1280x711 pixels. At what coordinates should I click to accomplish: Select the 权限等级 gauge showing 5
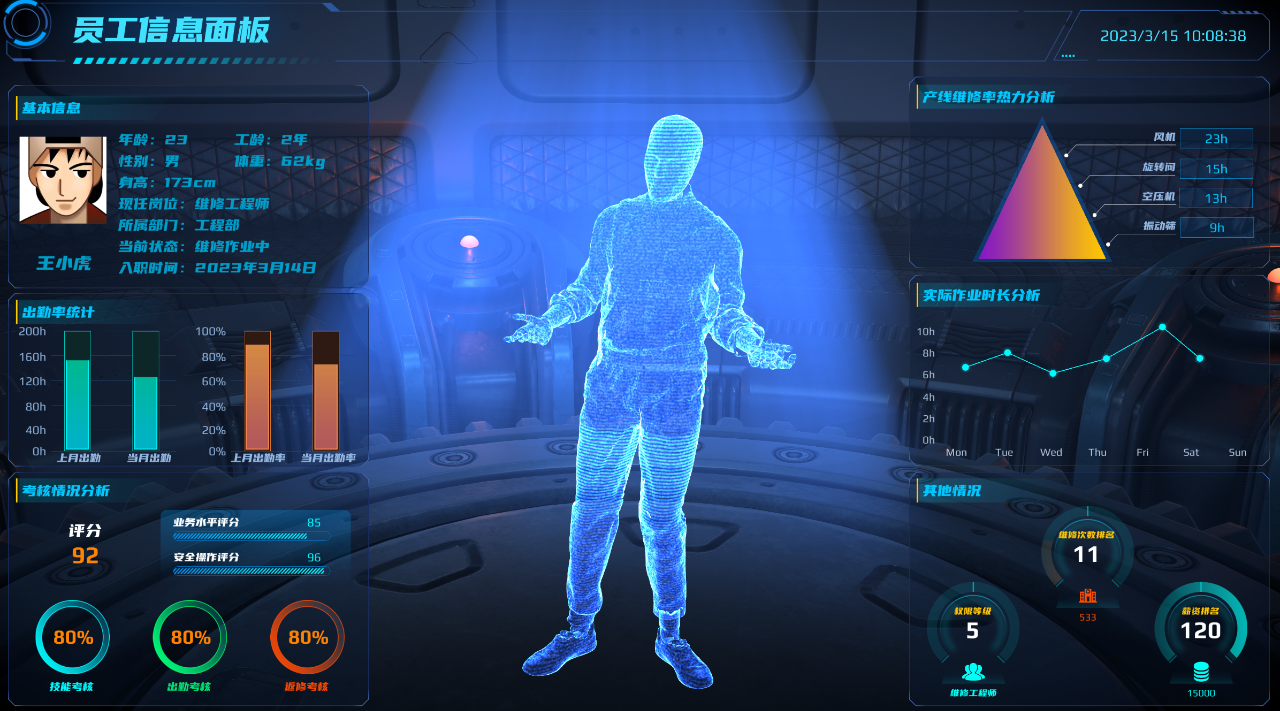973,630
